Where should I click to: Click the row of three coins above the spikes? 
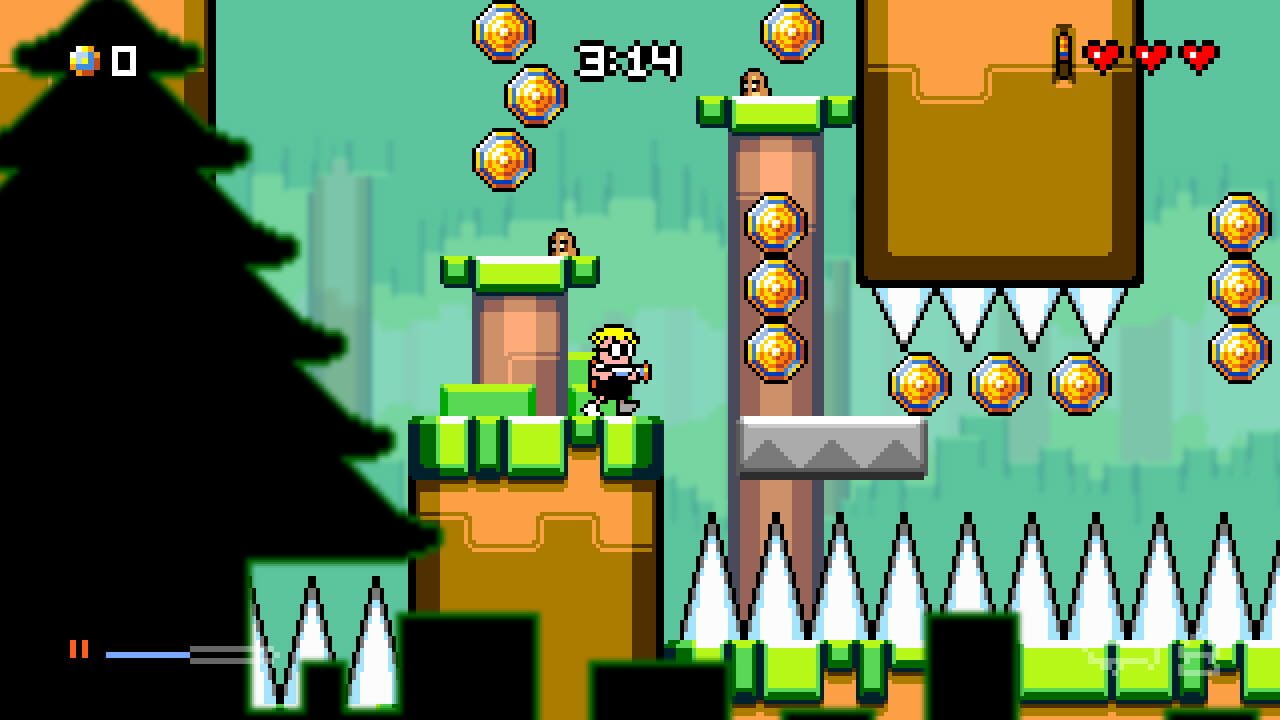(x=1000, y=382)
